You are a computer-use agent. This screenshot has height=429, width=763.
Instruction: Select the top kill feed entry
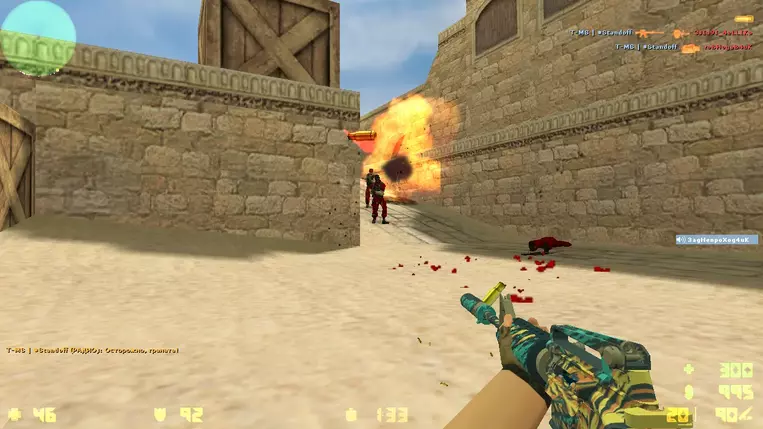tap(658, 33)
